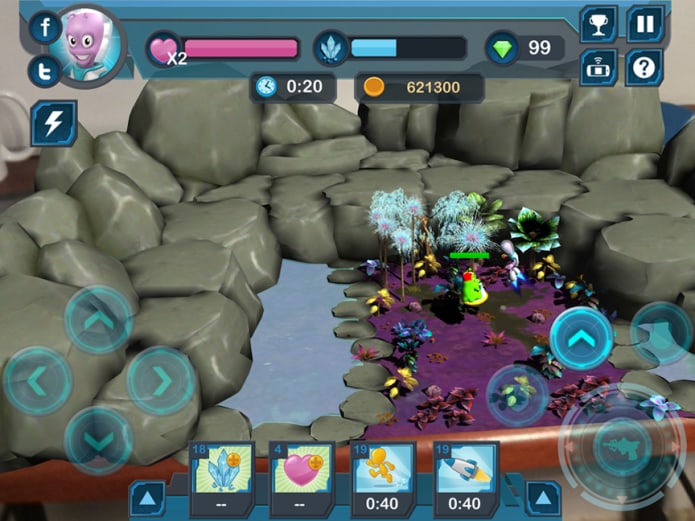695x521 pixels.
Task: Activate the rocket power-up slot
Action: [x=463, y=470]
